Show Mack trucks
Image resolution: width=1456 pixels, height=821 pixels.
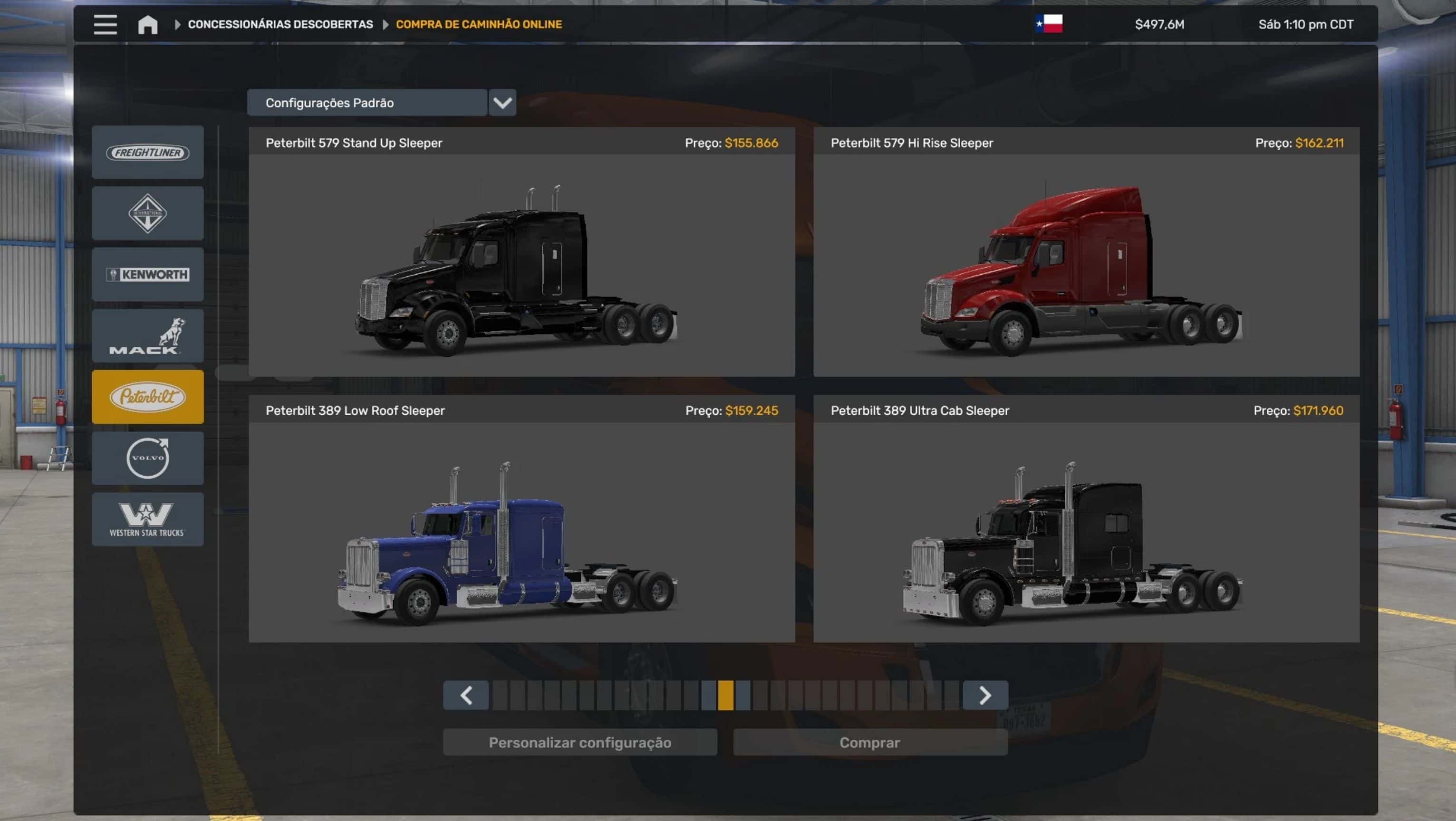point(147,335)
